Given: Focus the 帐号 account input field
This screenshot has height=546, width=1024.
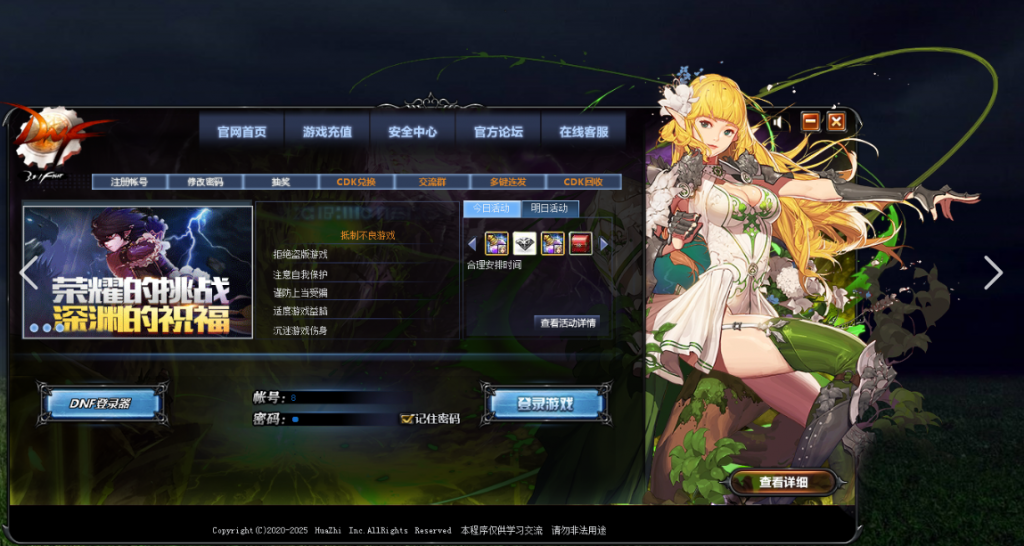Looking at the screenshot, I should click(x=335, y=397).
